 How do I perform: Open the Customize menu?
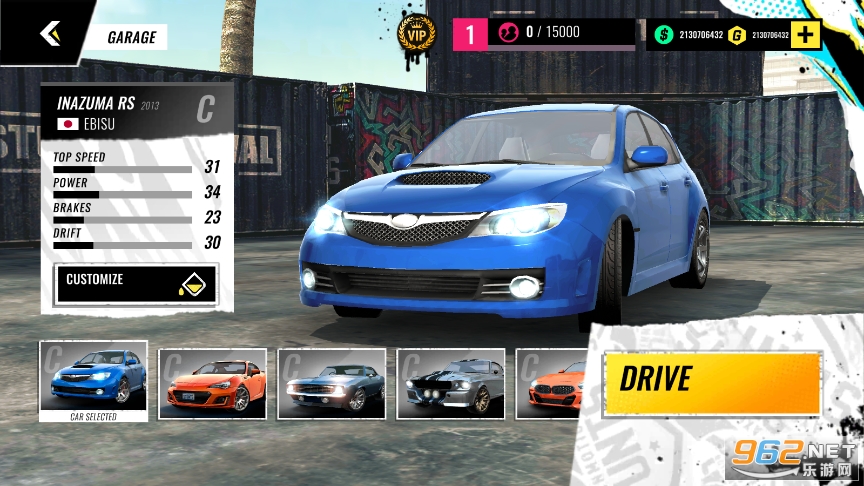[x=136, y=284]
